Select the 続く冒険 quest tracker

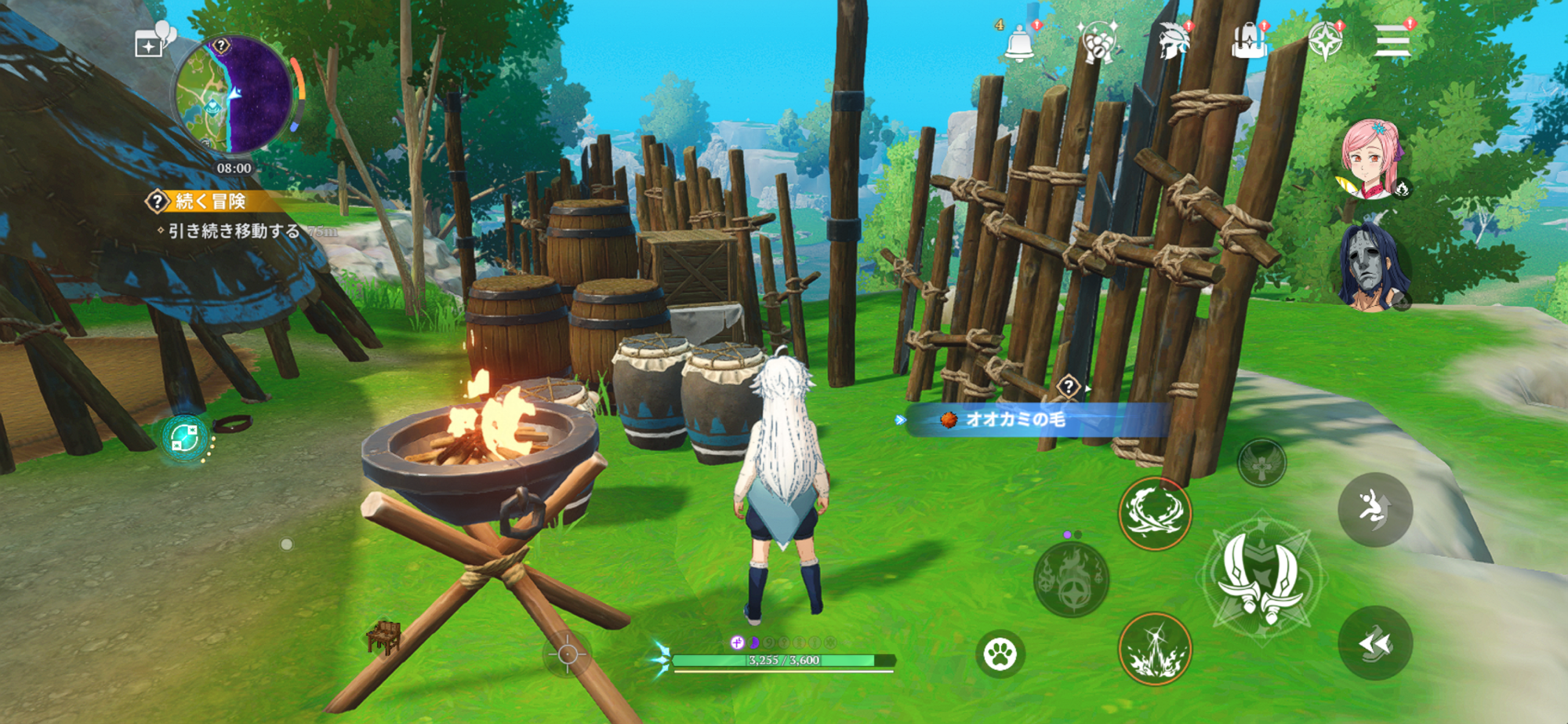pyautogui.click(x=209, y=202)
